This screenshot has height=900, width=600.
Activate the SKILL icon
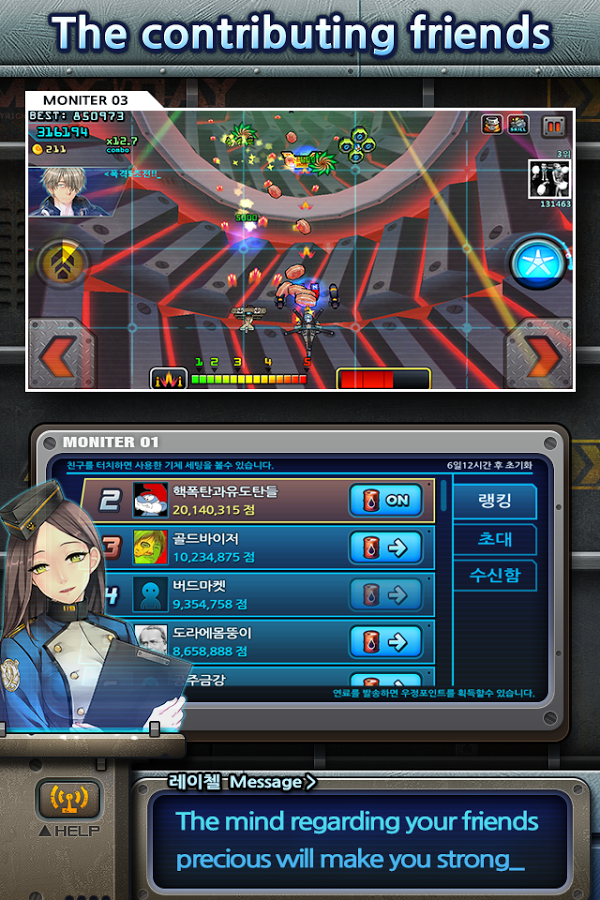pyautogui.click(x=518, y=125)
